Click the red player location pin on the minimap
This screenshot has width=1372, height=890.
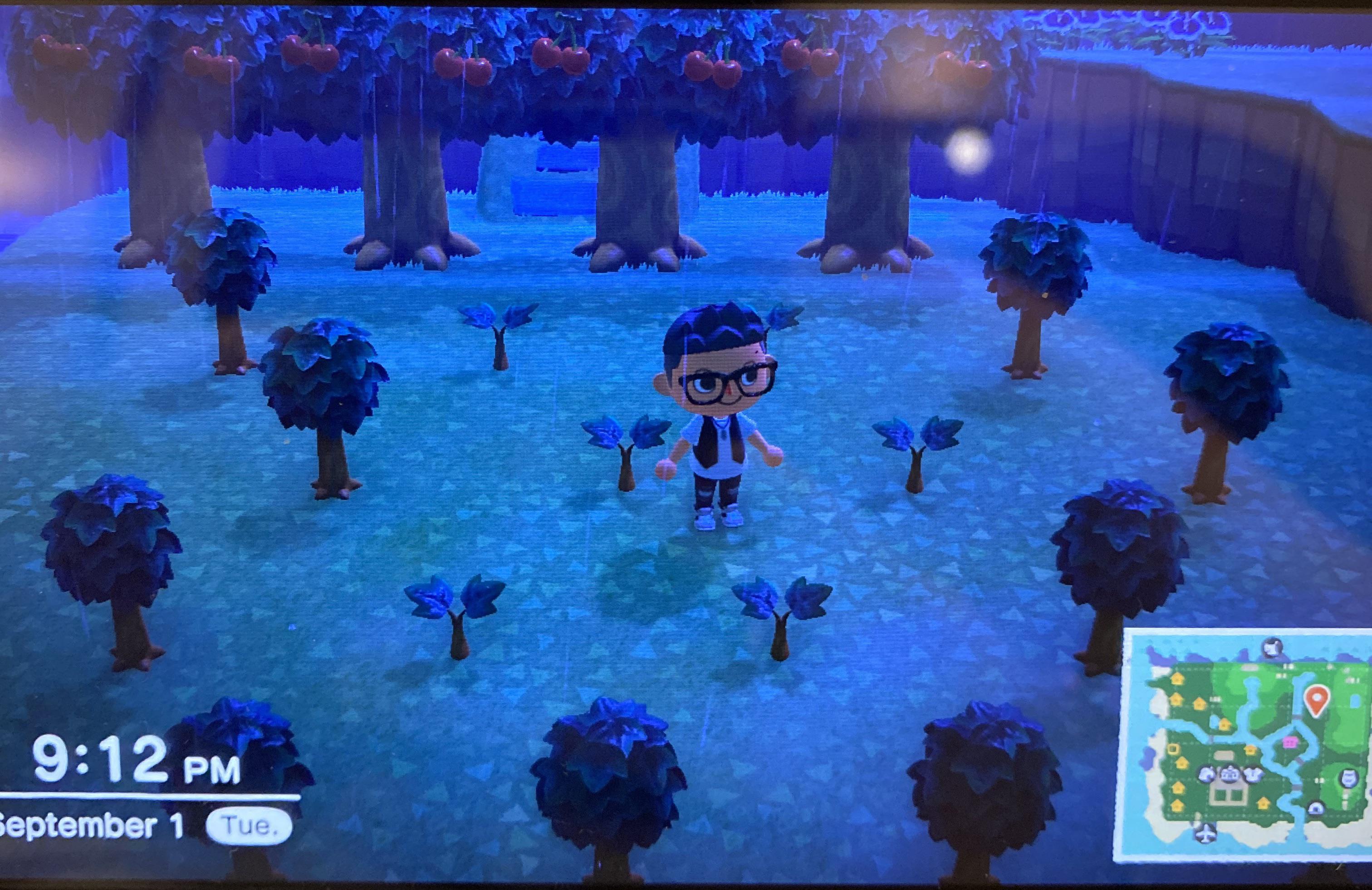click(1316, 699)
